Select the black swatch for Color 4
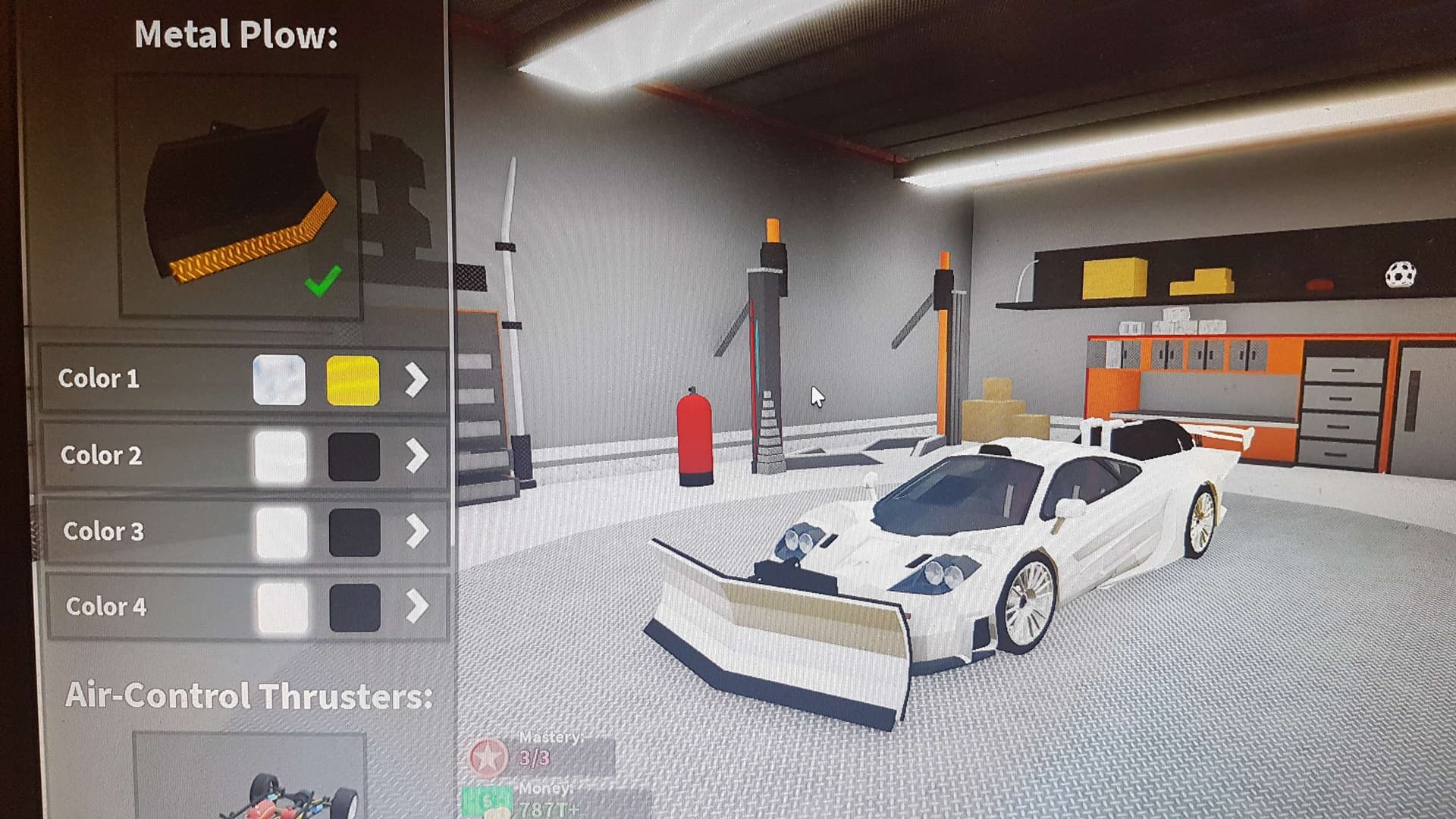The height and width of the screenshot is (819, 1456). click(x=355, y=607)
